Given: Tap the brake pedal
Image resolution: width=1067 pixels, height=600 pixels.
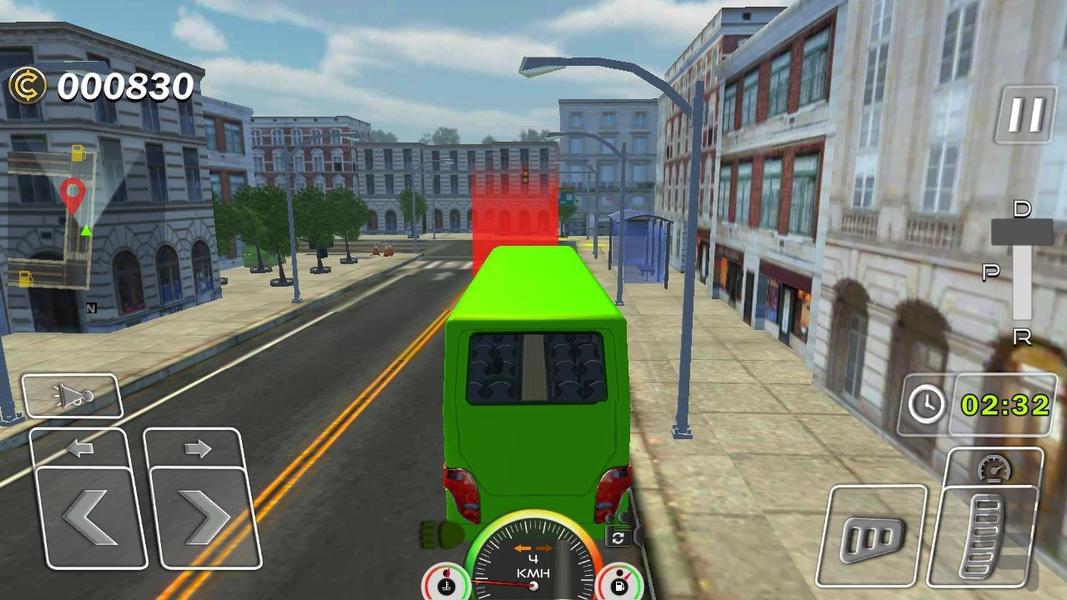Looking at the screenshot, I should (x=872, y=537).
